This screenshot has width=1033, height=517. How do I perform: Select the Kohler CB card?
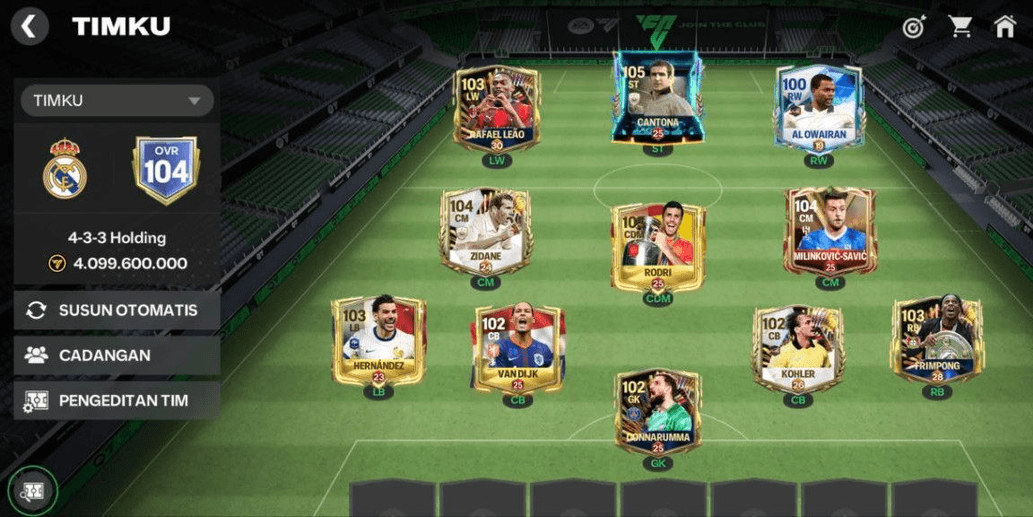click(x=798, y=349)
